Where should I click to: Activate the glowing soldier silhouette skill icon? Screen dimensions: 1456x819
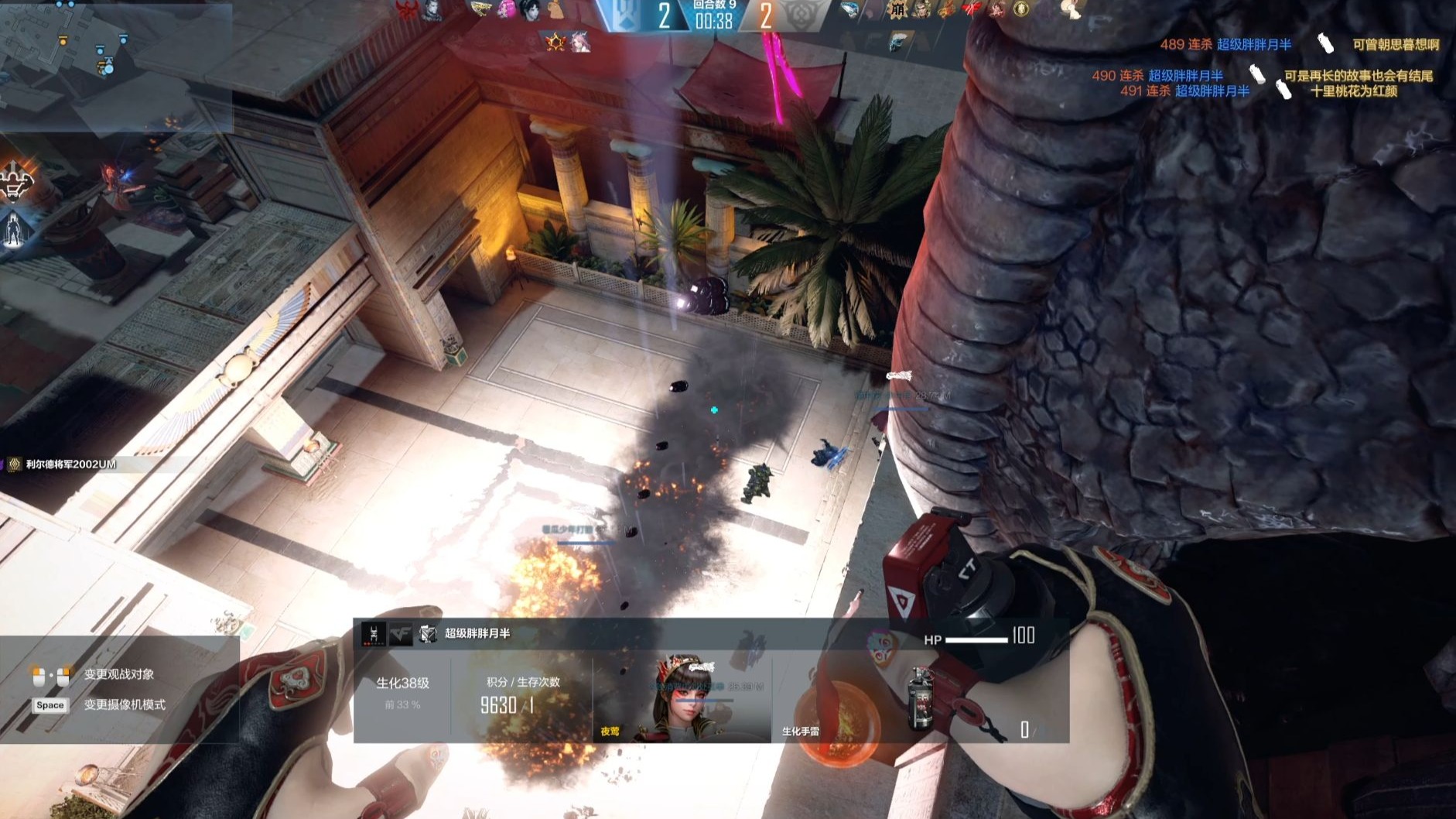(x=14, y=229)
